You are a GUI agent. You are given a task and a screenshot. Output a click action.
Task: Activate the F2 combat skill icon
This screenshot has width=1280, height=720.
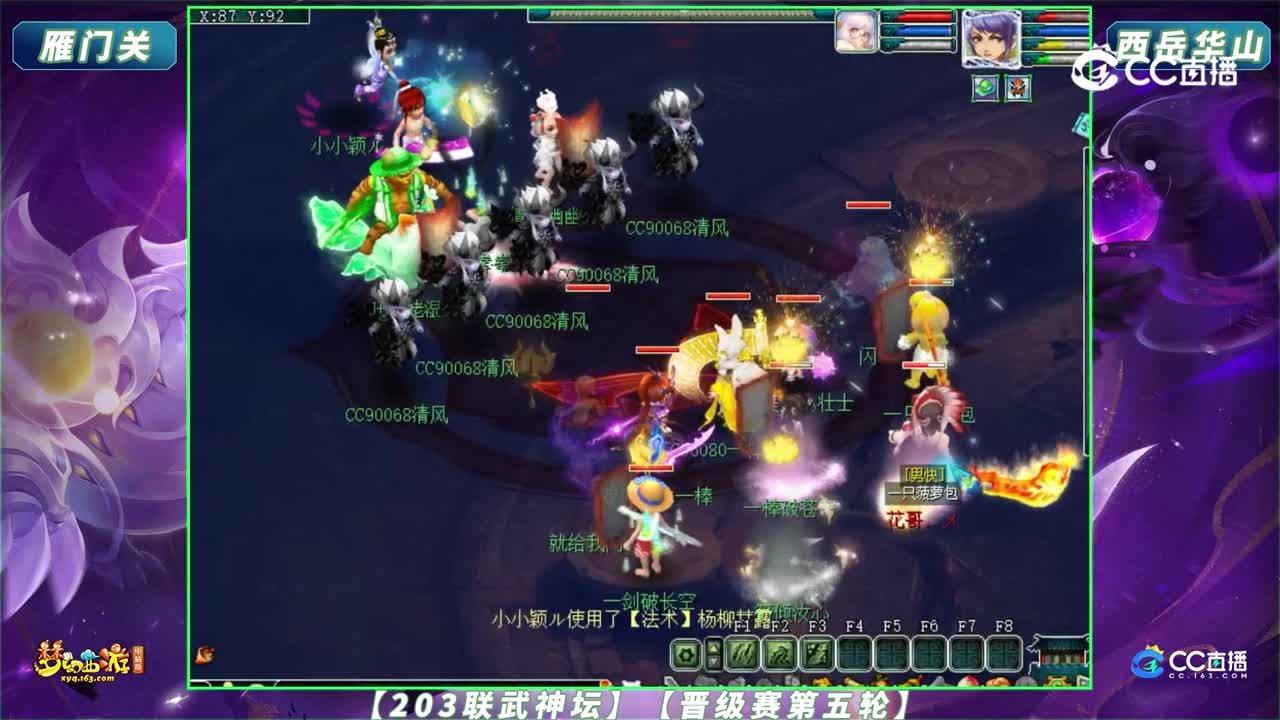click(779, 652)
